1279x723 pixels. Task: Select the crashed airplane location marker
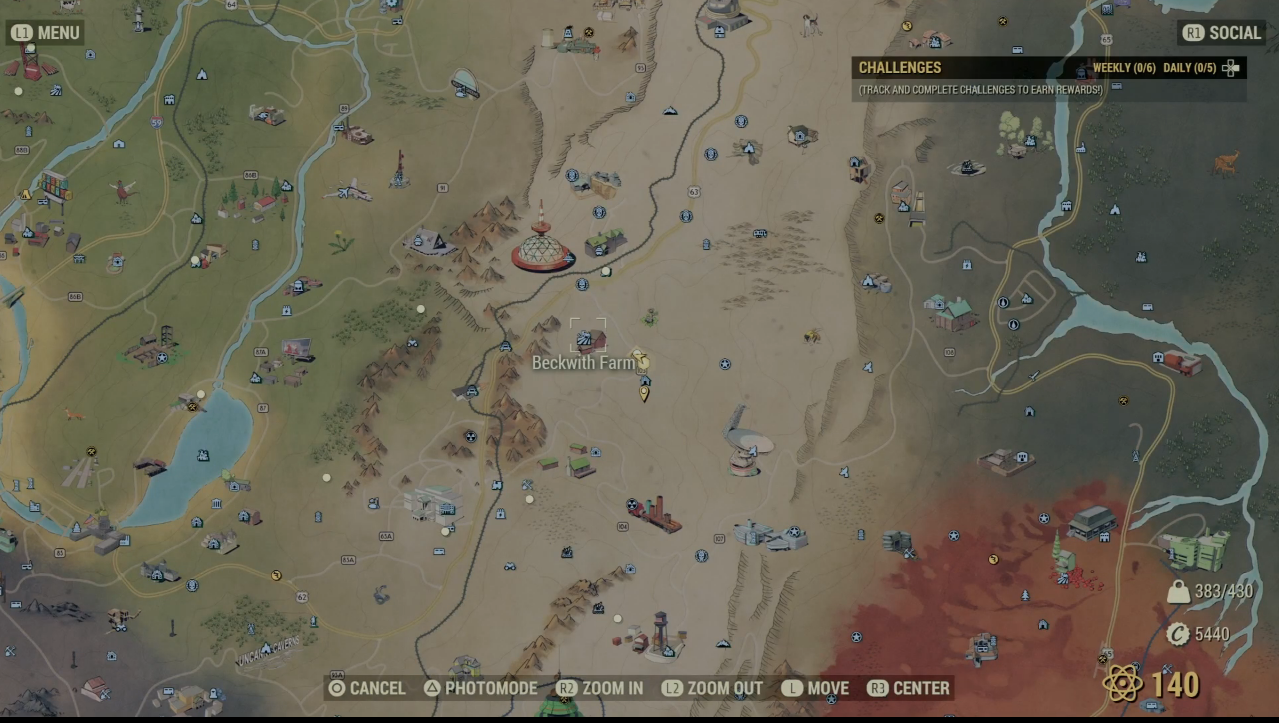click(x=349, y=190)
